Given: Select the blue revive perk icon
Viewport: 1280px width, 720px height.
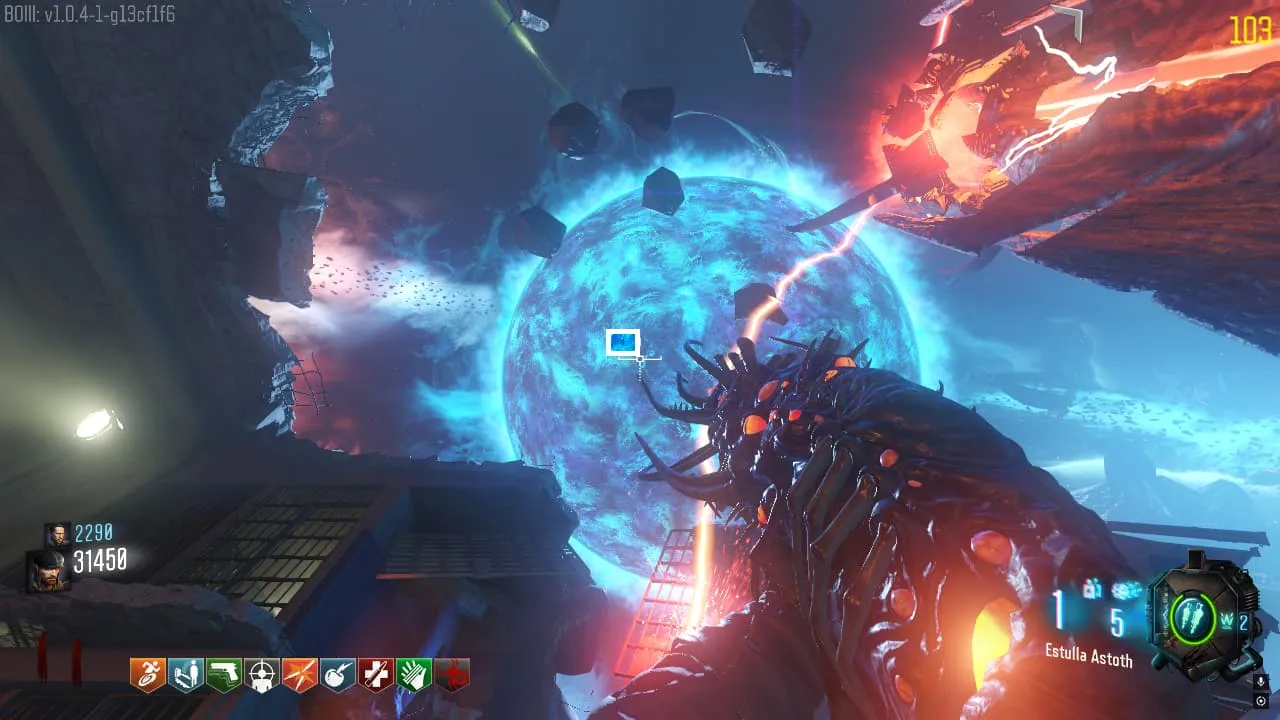Looking at the screenshot, I should [185, 675].
